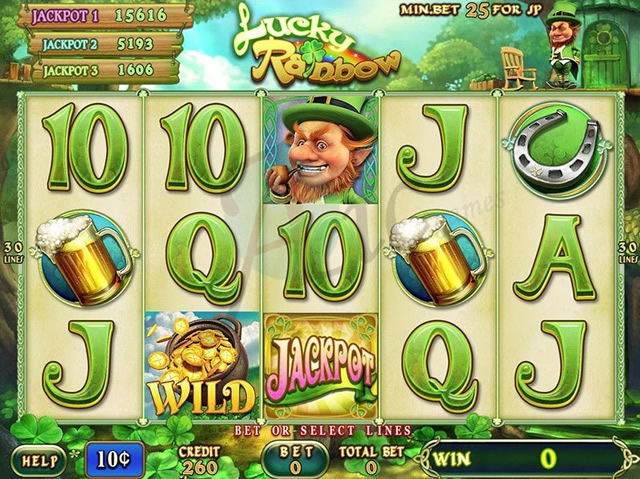
Task: Open the Help screen
Action: tap(39, 460)
